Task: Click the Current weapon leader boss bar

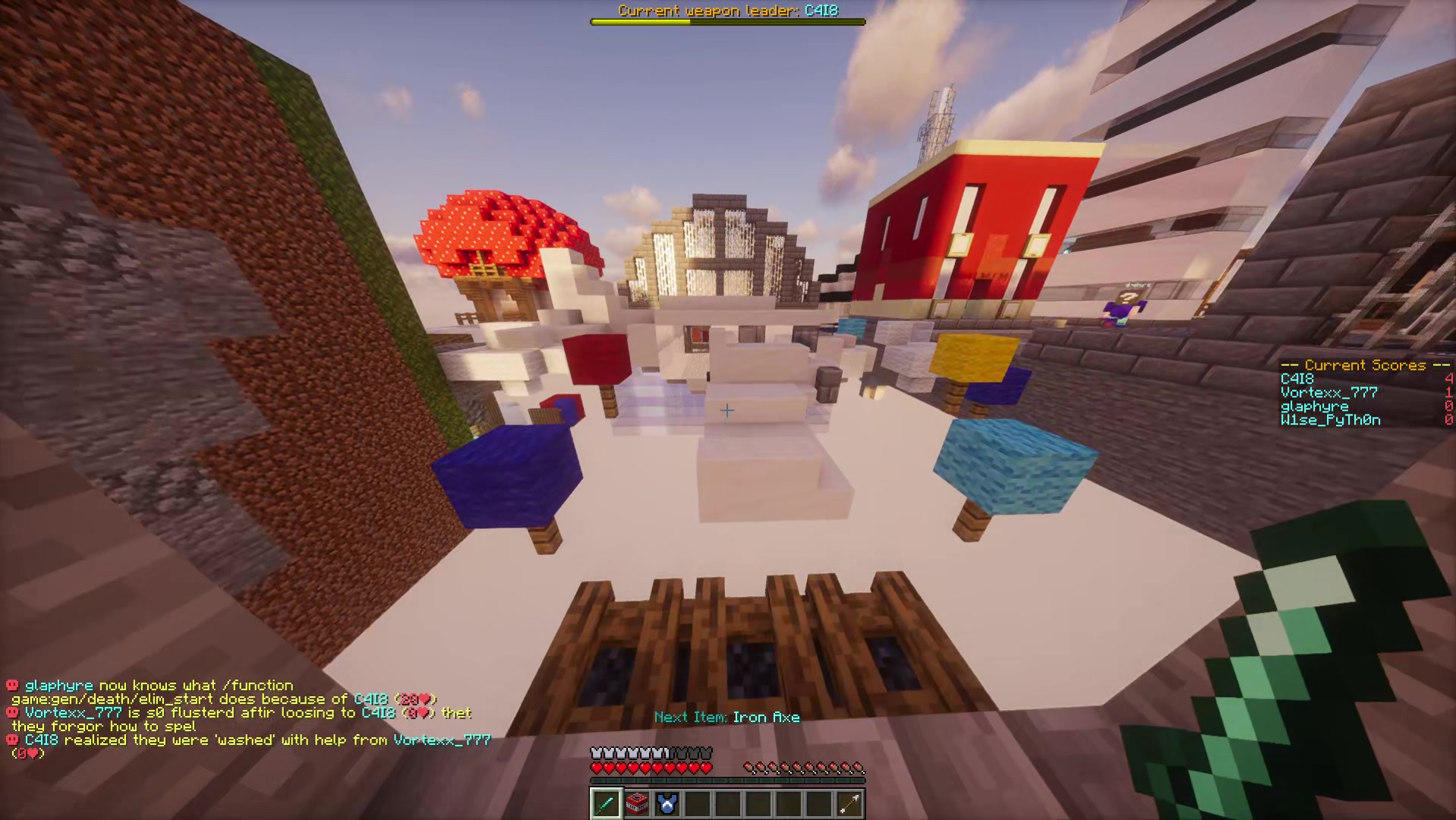Action: [x=727, y=21]
